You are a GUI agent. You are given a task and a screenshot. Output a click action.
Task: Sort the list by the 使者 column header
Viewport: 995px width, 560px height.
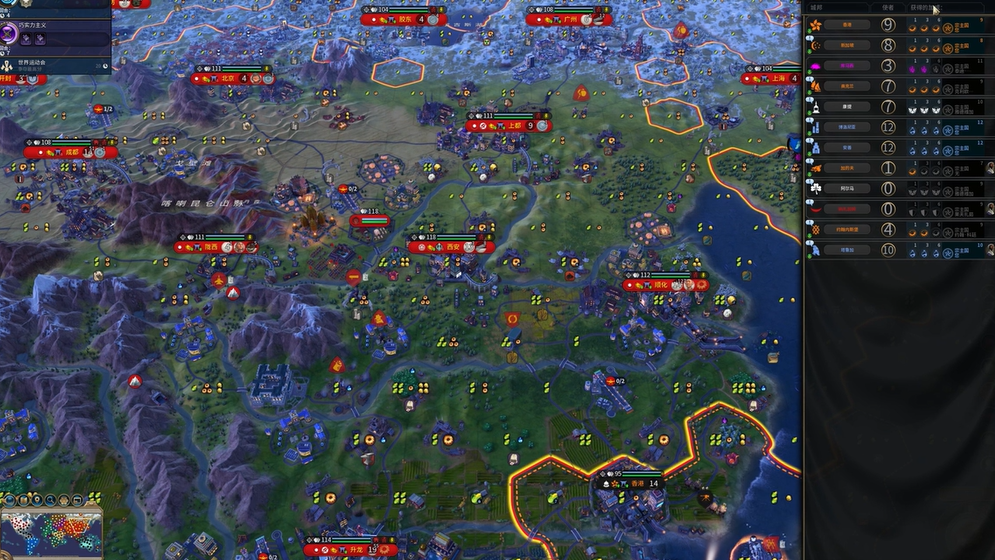(x=887, y=7)
